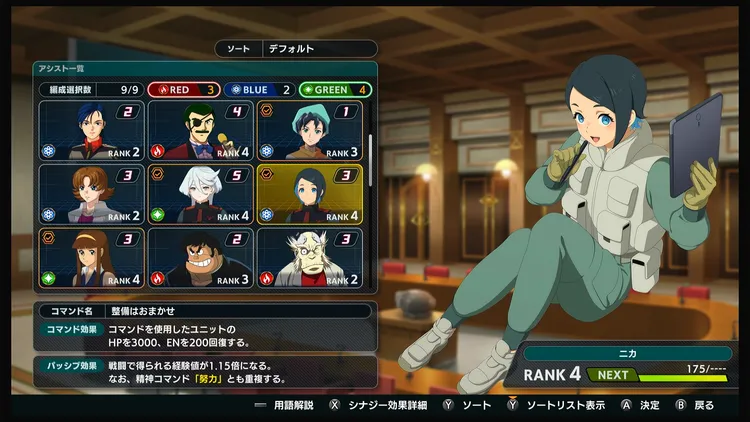Image resolution: width=750 pixels, height=422 pixels.
Task: Open the sort dropdown showing デフォルト
Action: pos(320,48)
